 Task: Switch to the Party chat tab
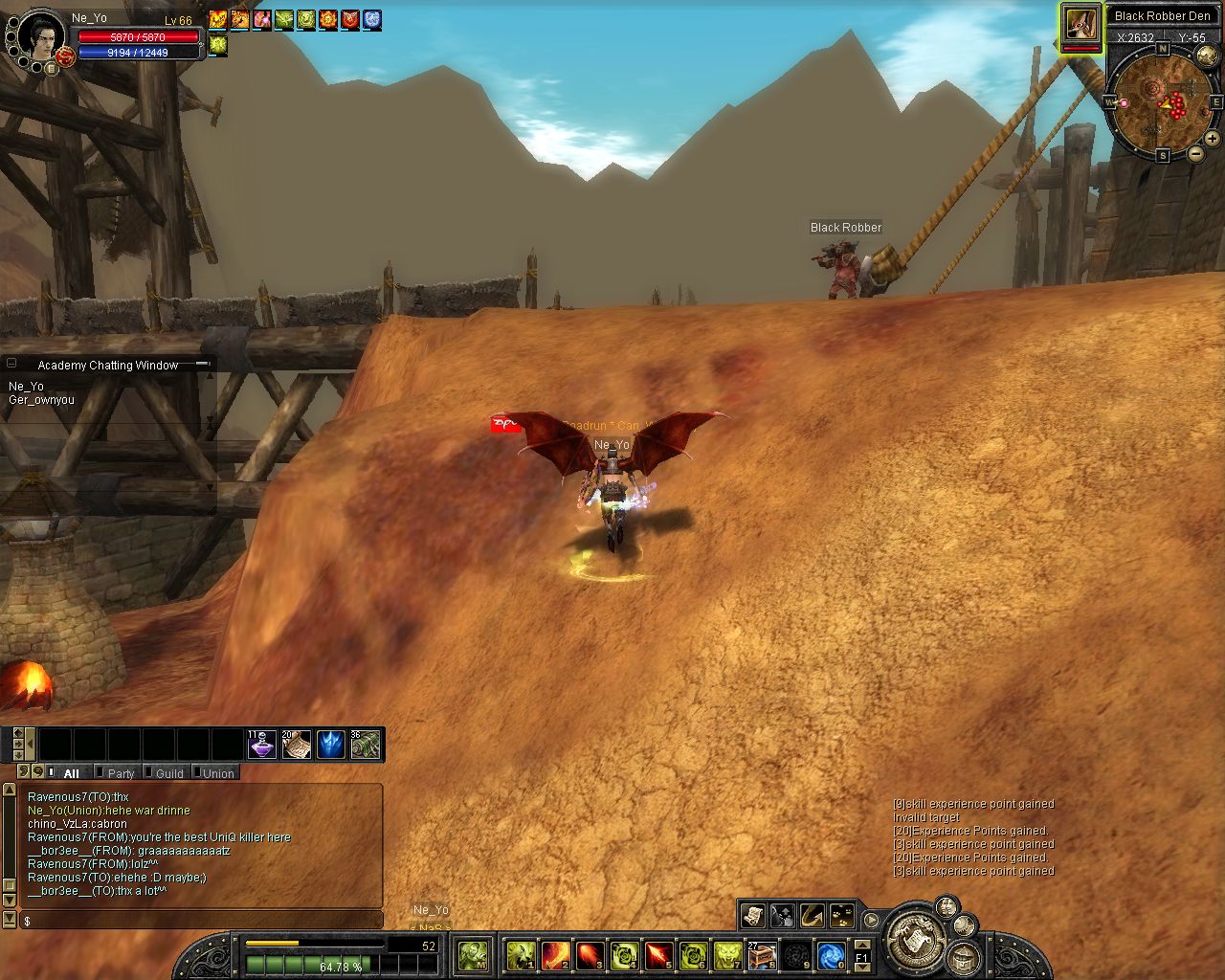coord(121,773)
